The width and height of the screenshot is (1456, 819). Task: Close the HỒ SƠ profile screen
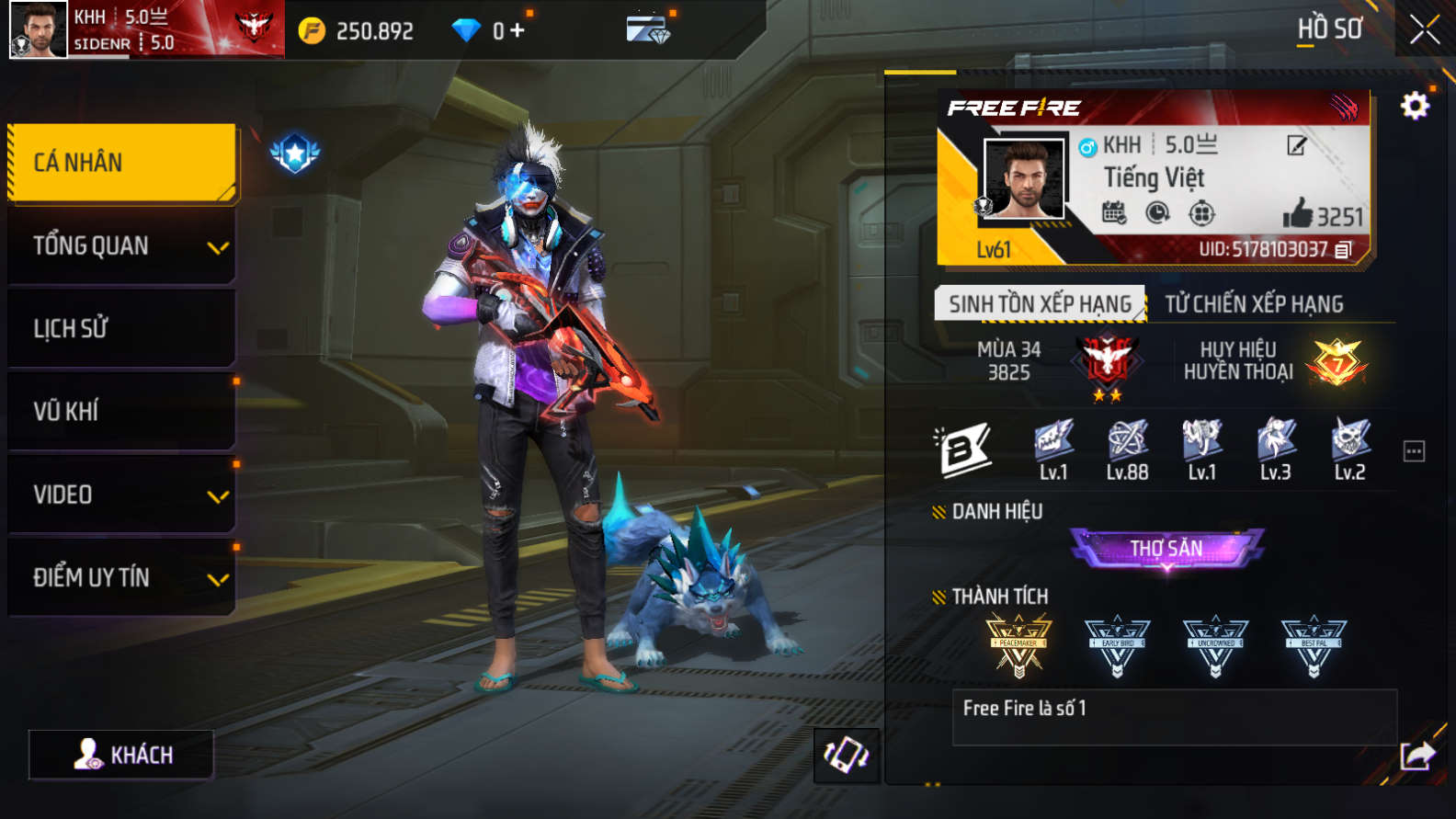click(x=1424, y=30)
